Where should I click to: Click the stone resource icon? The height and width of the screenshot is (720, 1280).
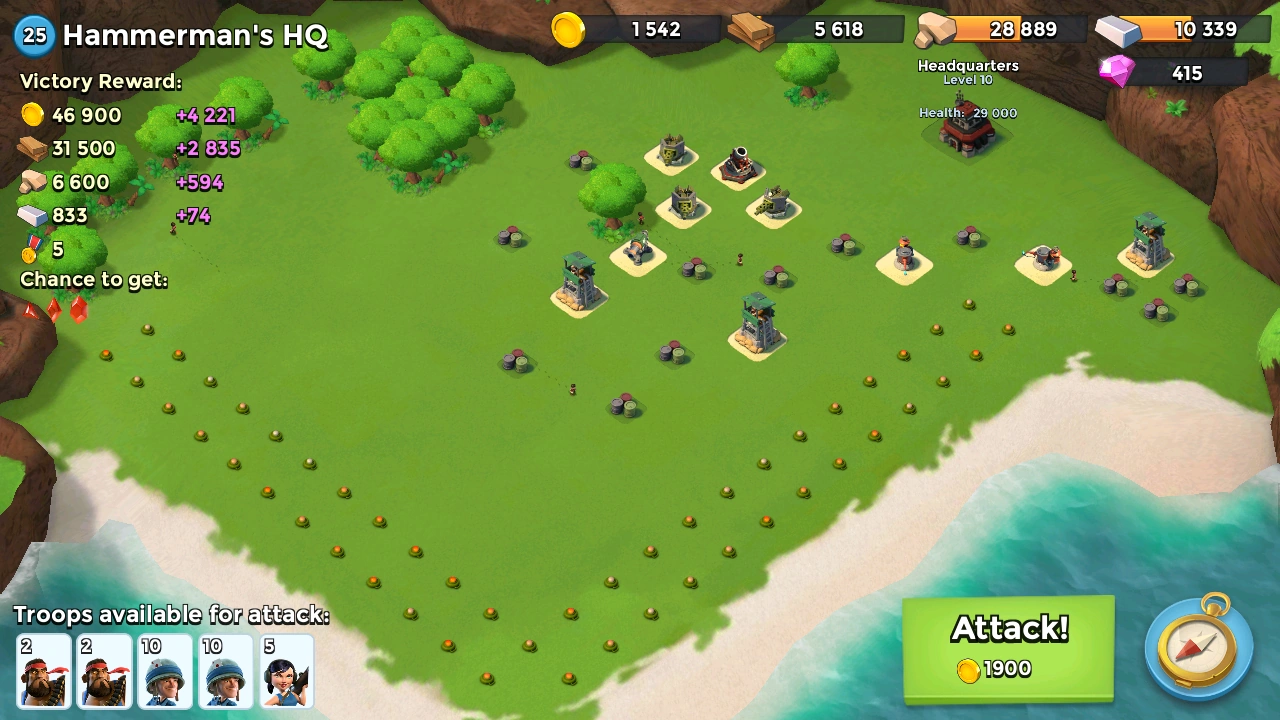[x=935, y=29]
